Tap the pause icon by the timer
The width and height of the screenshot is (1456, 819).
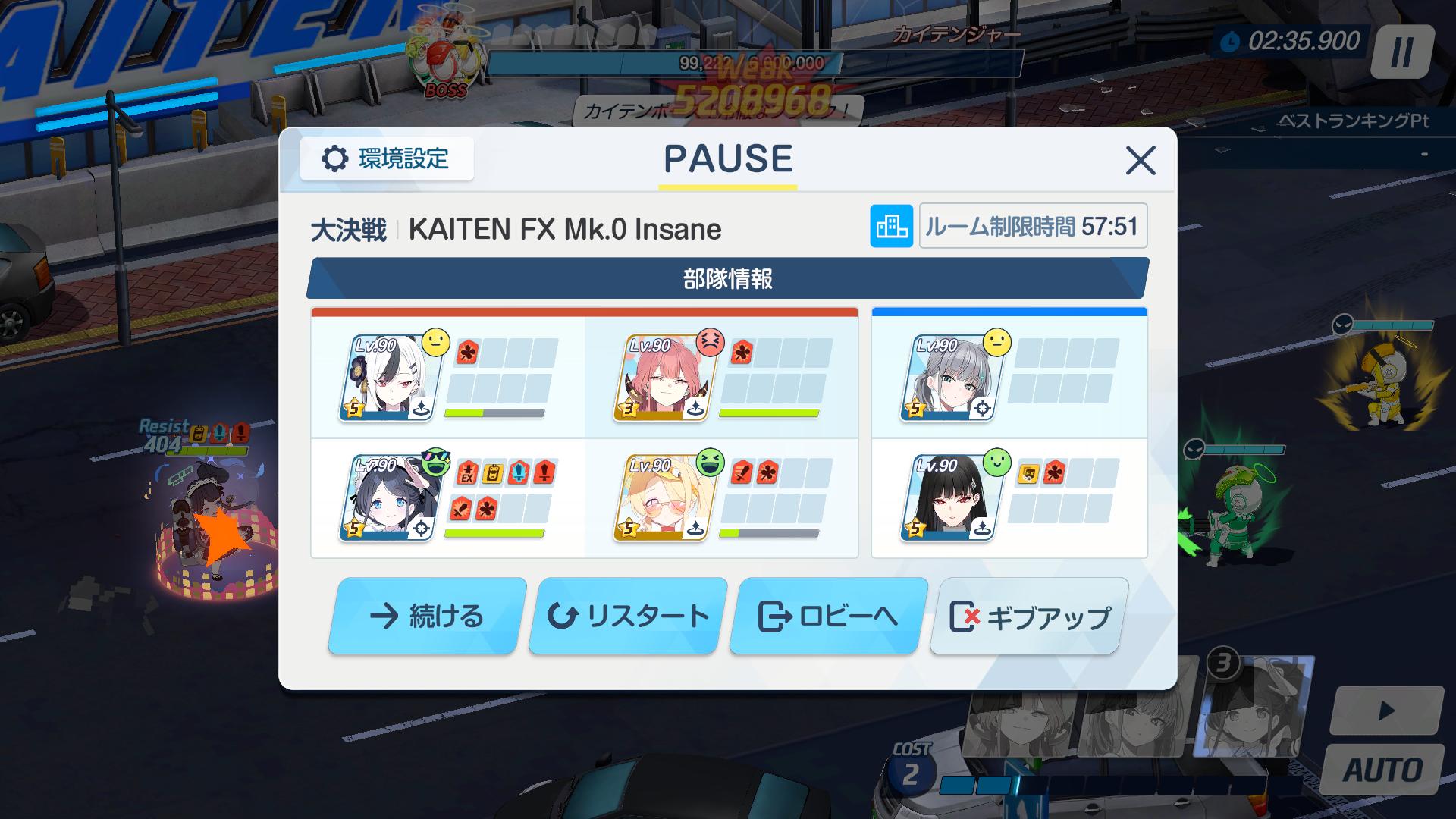1402,52
